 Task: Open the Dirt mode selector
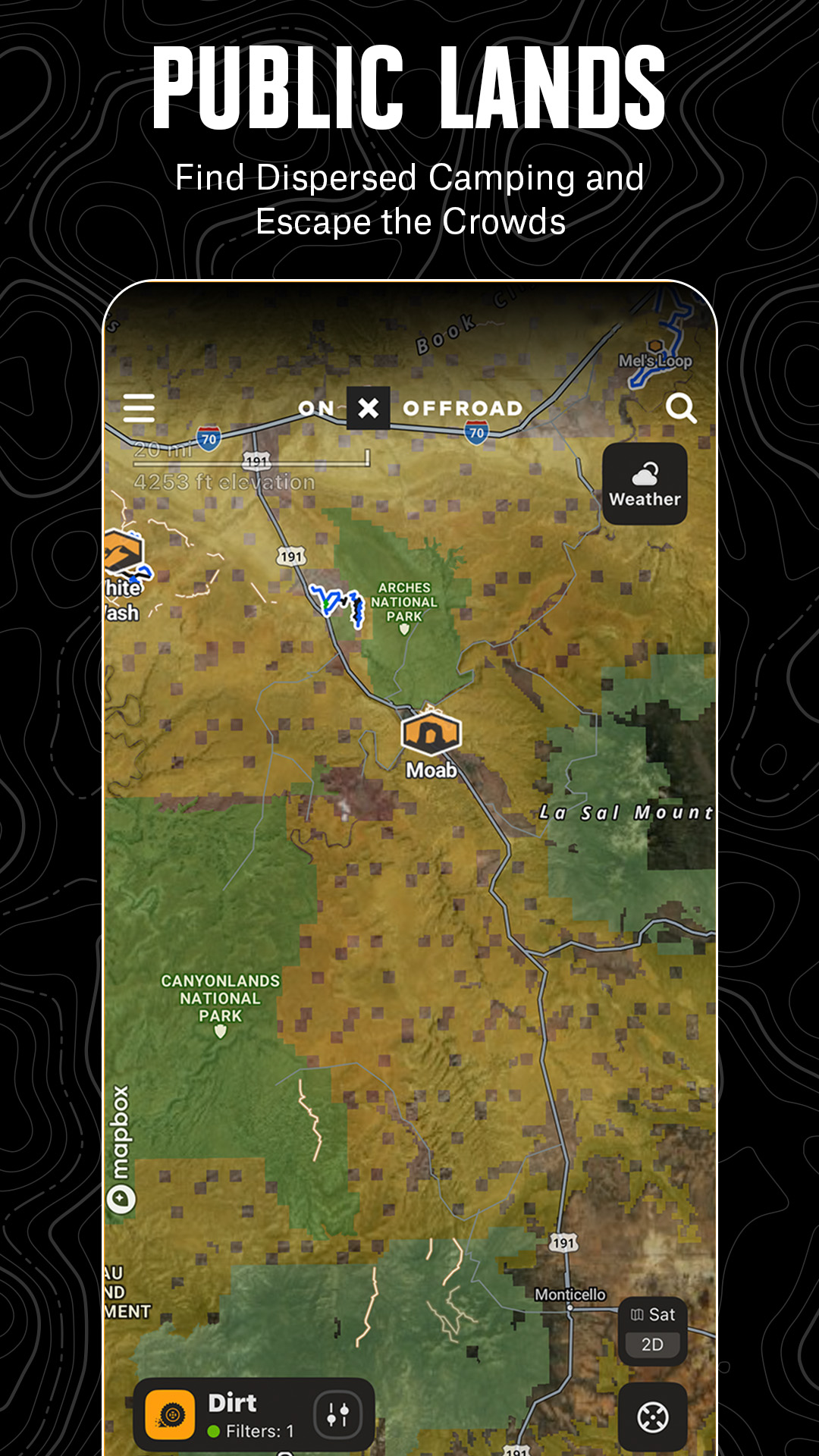(x=220, y=1415)
